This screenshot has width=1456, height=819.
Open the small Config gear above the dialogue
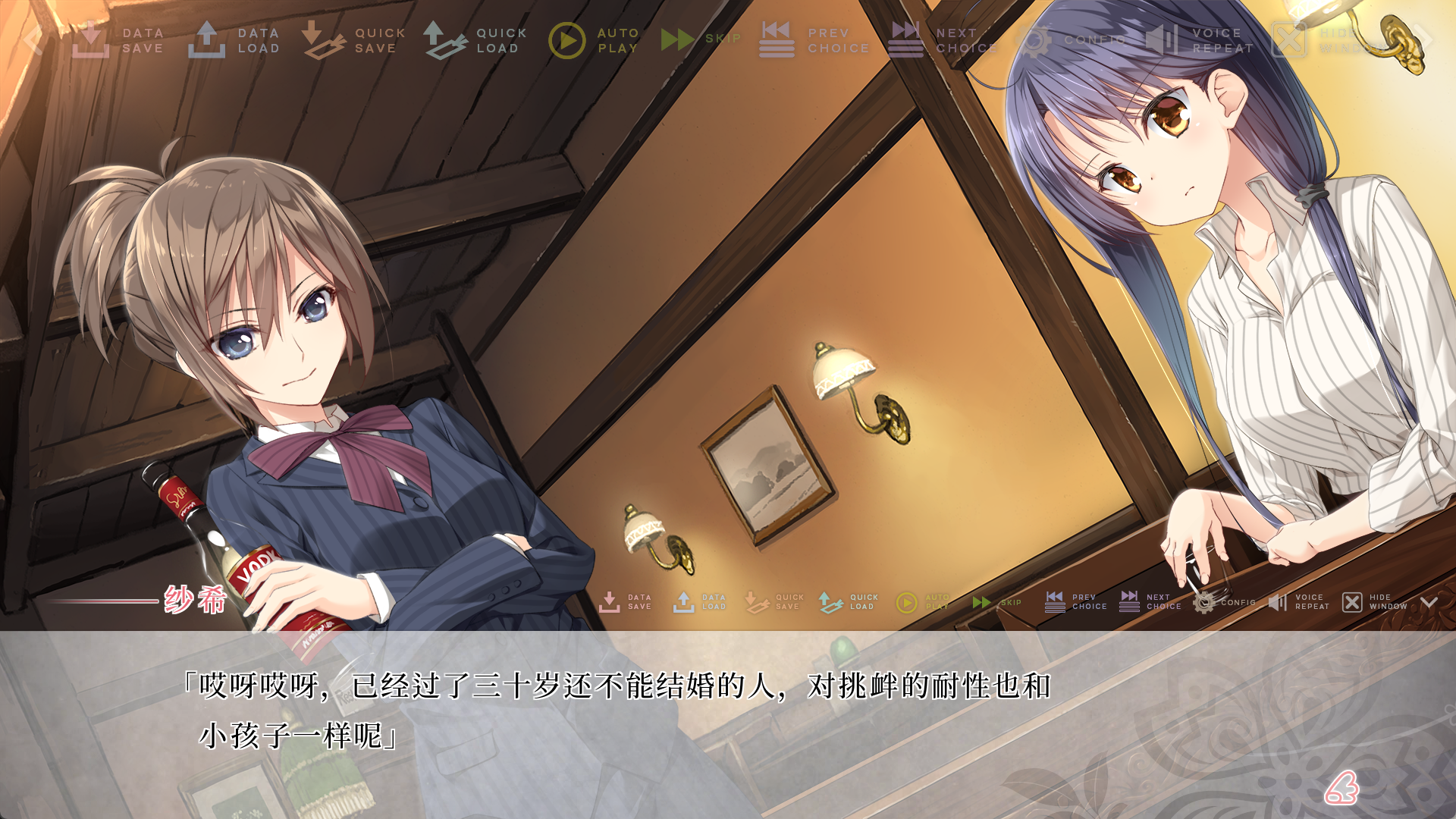(1223, 602)
